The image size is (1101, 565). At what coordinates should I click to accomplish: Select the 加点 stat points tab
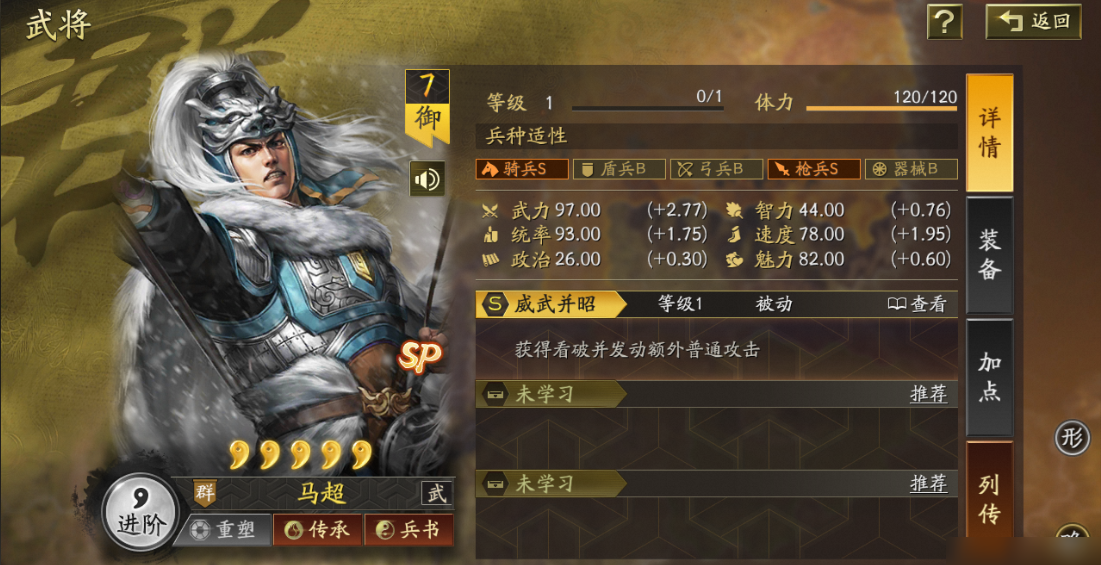click(989, 377)
